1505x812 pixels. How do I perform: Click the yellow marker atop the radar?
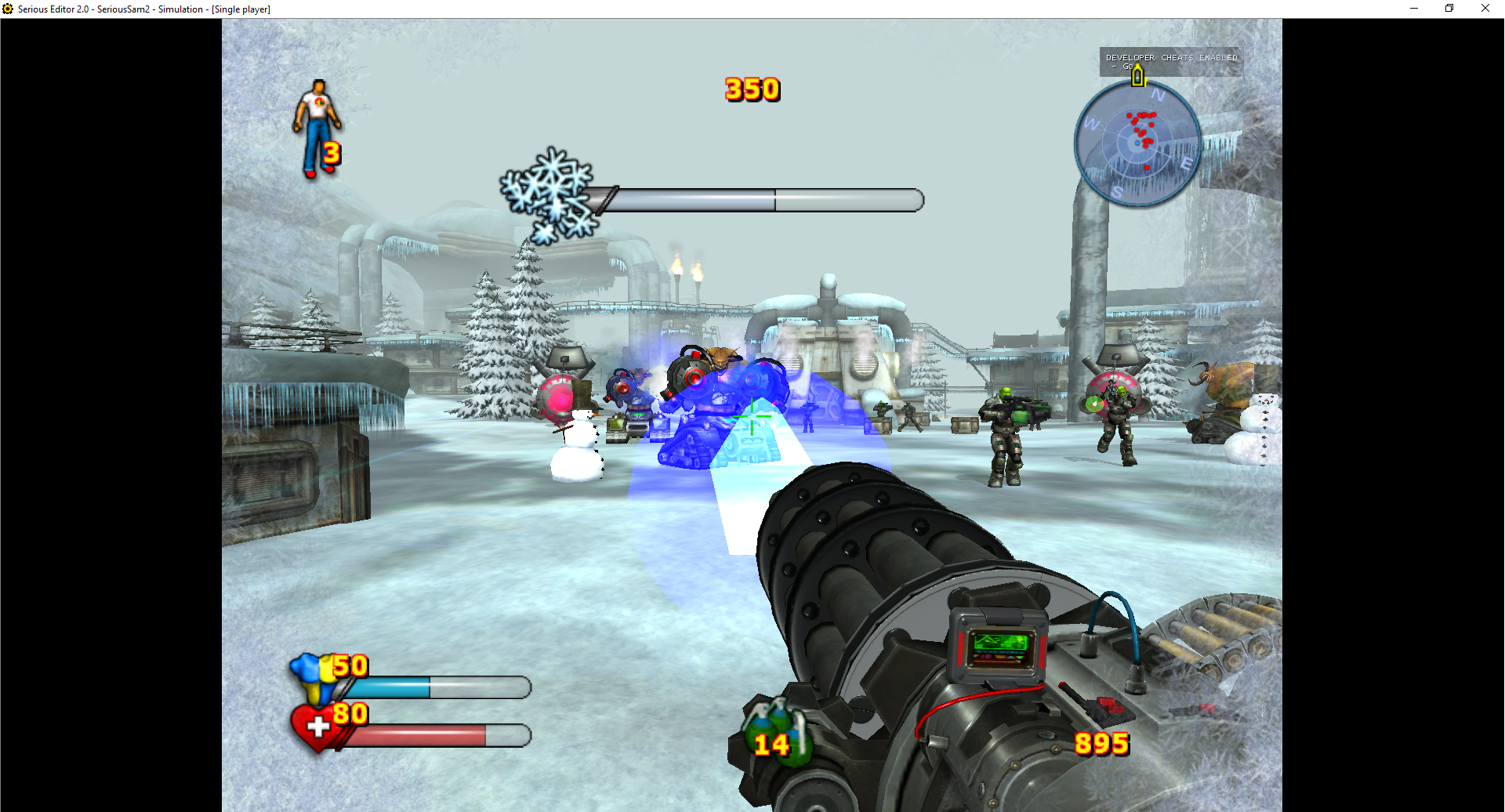[1137, 76]
